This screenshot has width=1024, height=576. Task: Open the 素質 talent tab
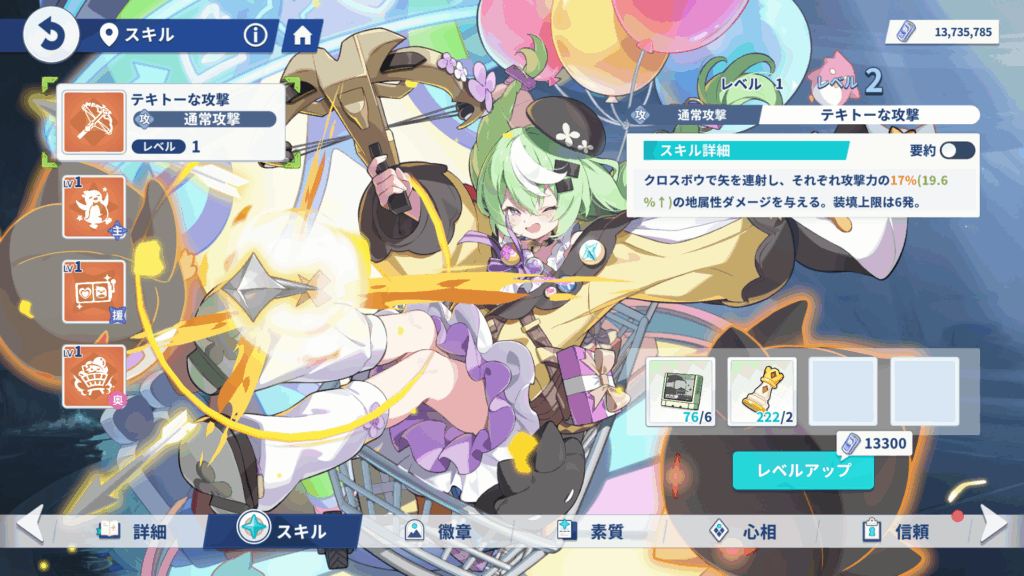point(591,531)
